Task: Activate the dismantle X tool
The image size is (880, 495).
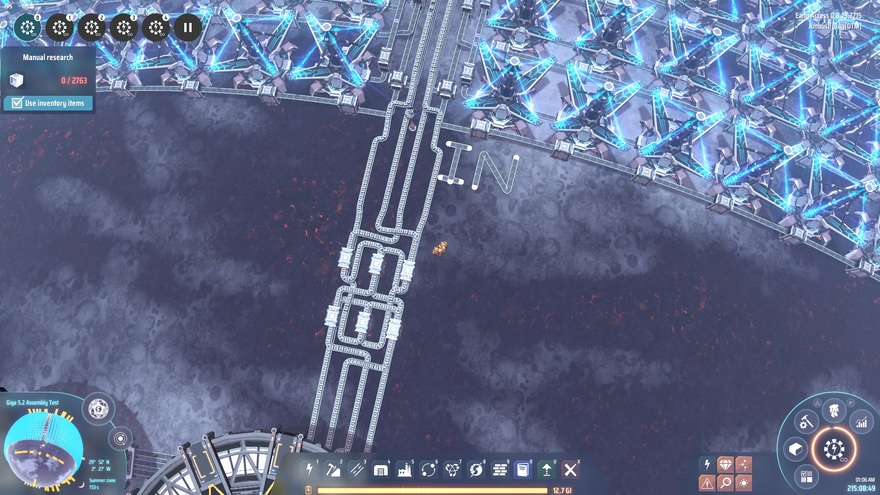Action: [571, 469]
